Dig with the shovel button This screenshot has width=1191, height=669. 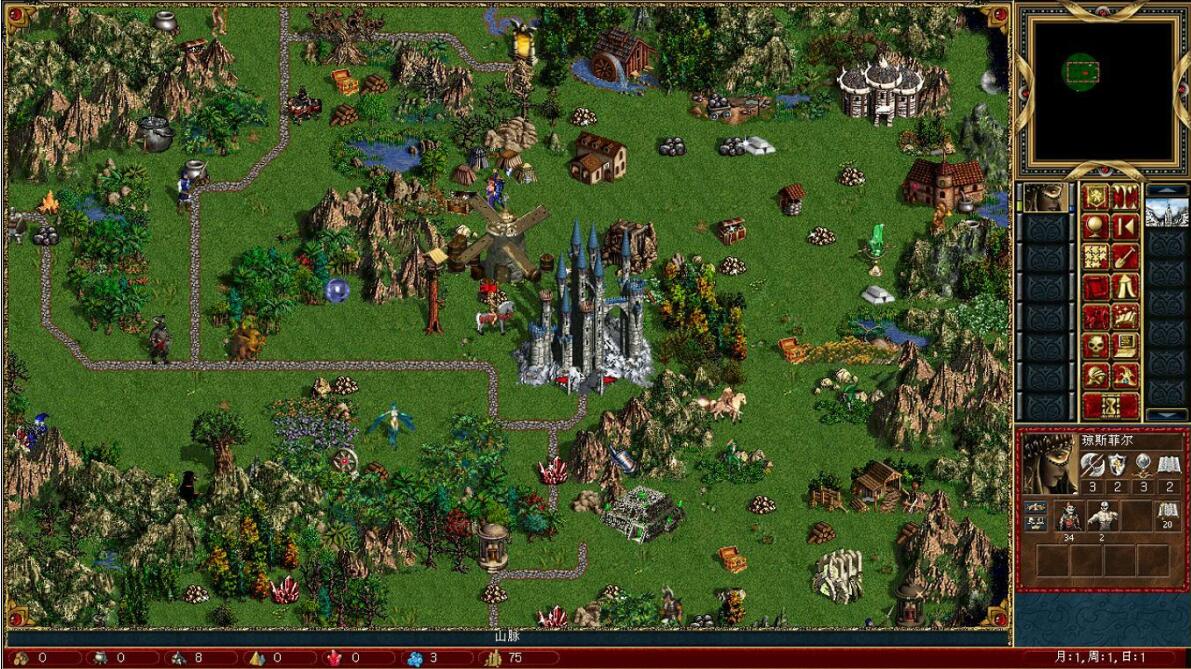coord(1126,257)
